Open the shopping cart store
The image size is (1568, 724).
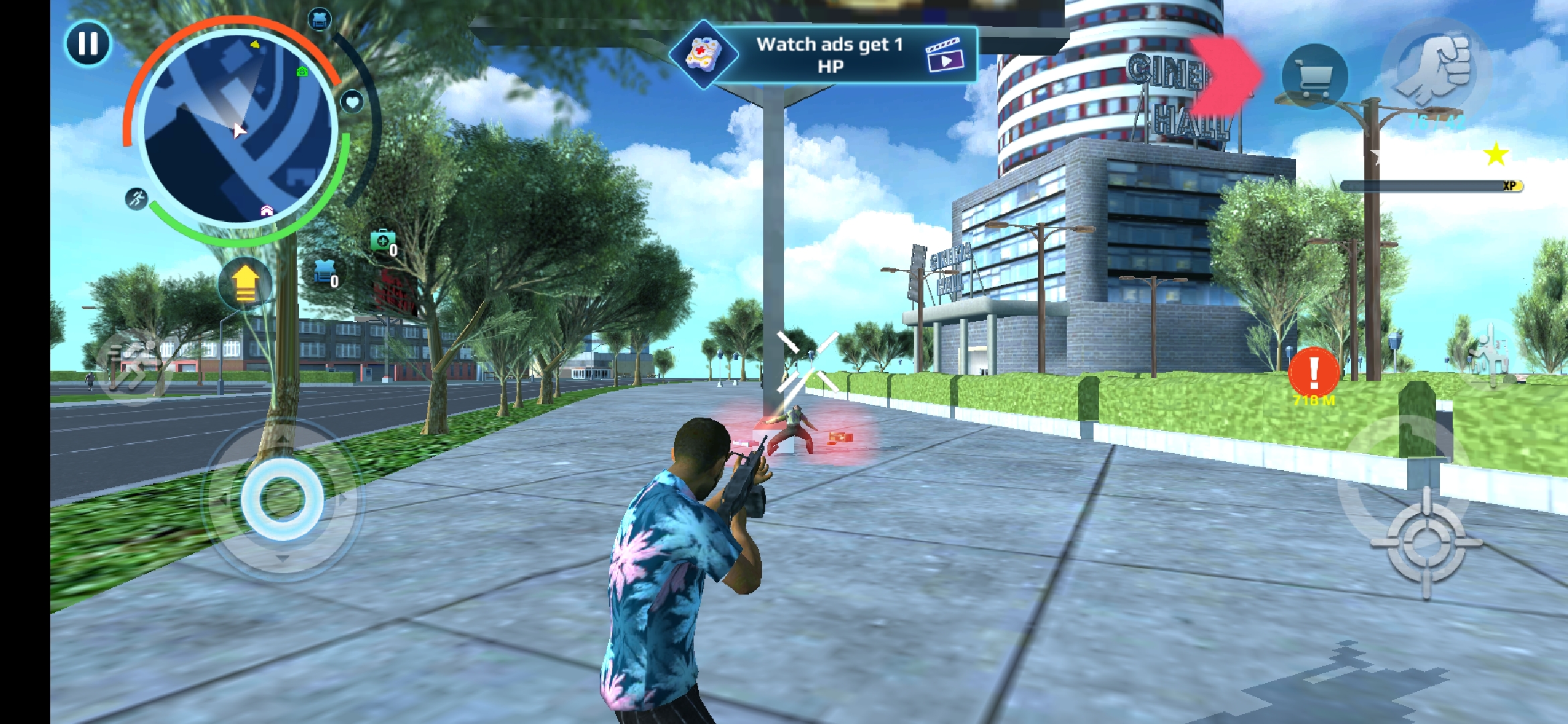pos(1314,76)
